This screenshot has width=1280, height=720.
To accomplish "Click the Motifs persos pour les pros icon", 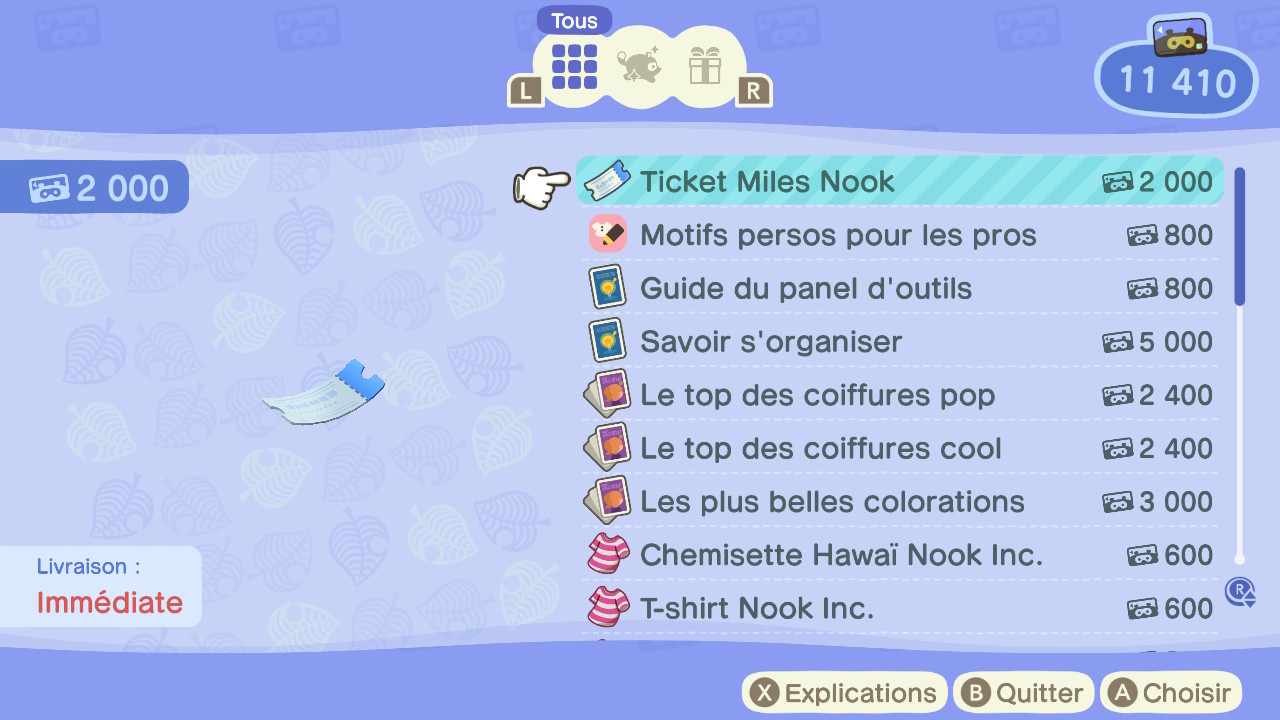I will [607, 234].
